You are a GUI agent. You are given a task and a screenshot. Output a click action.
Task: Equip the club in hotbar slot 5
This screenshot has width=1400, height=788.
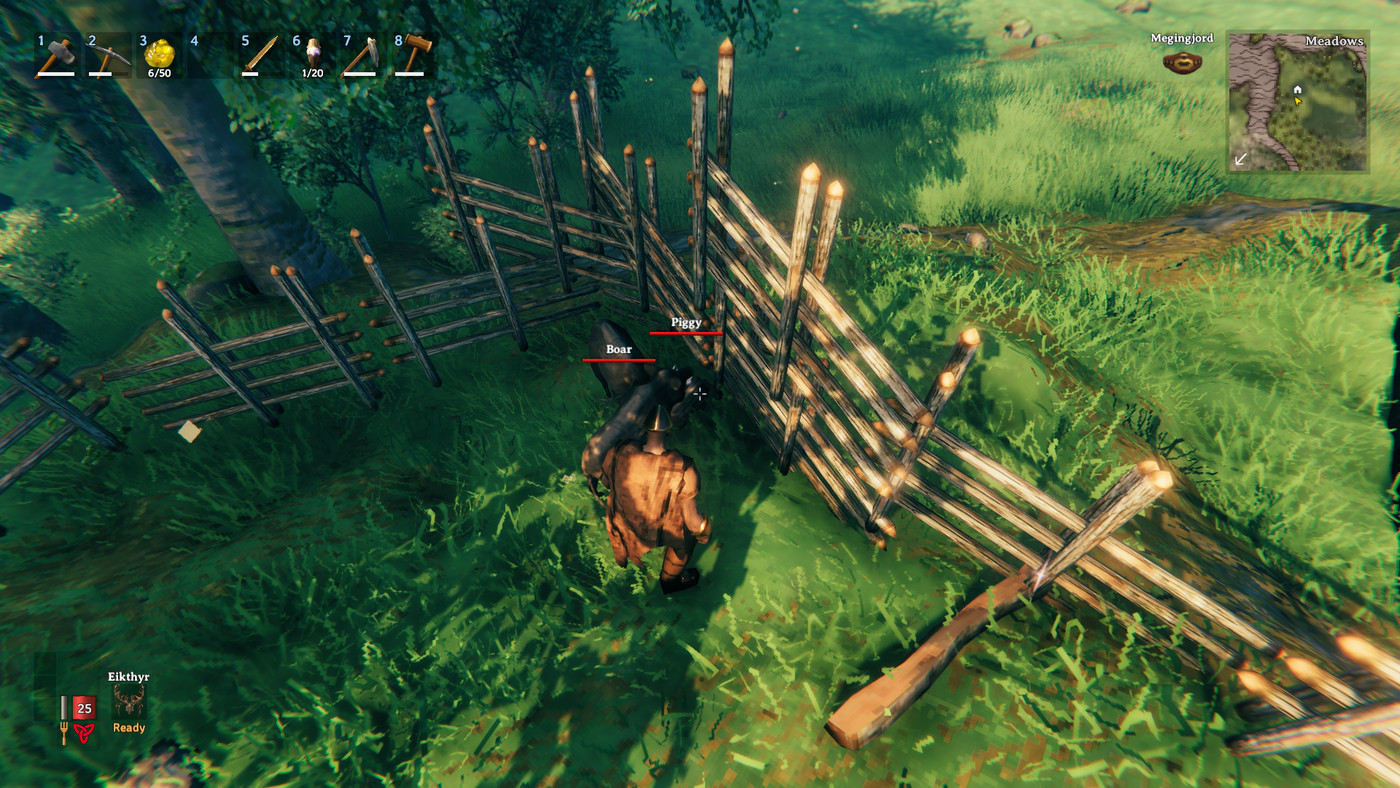(x=262, y=55)
